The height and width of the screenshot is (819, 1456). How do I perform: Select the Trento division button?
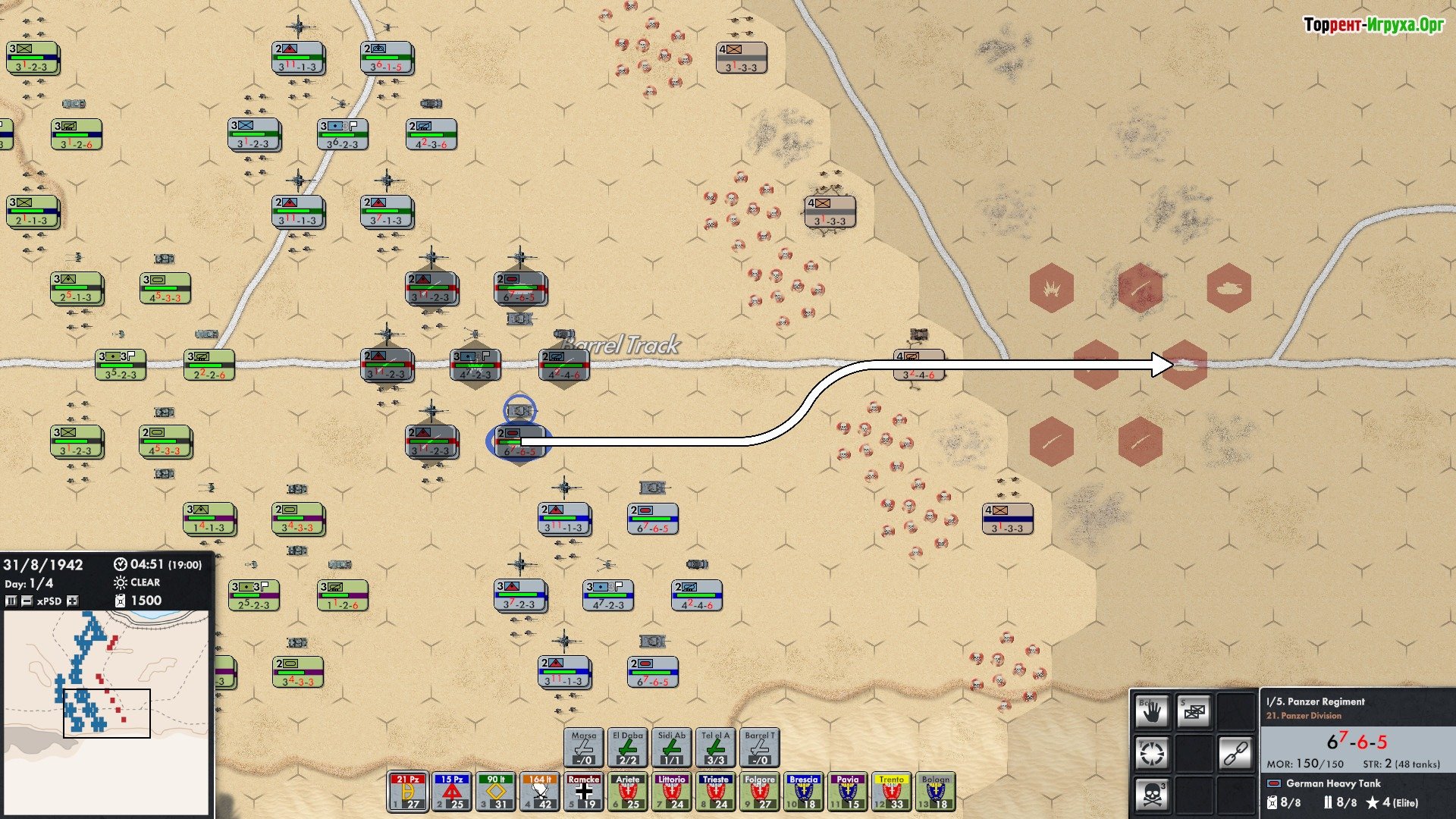click(892, 792)
